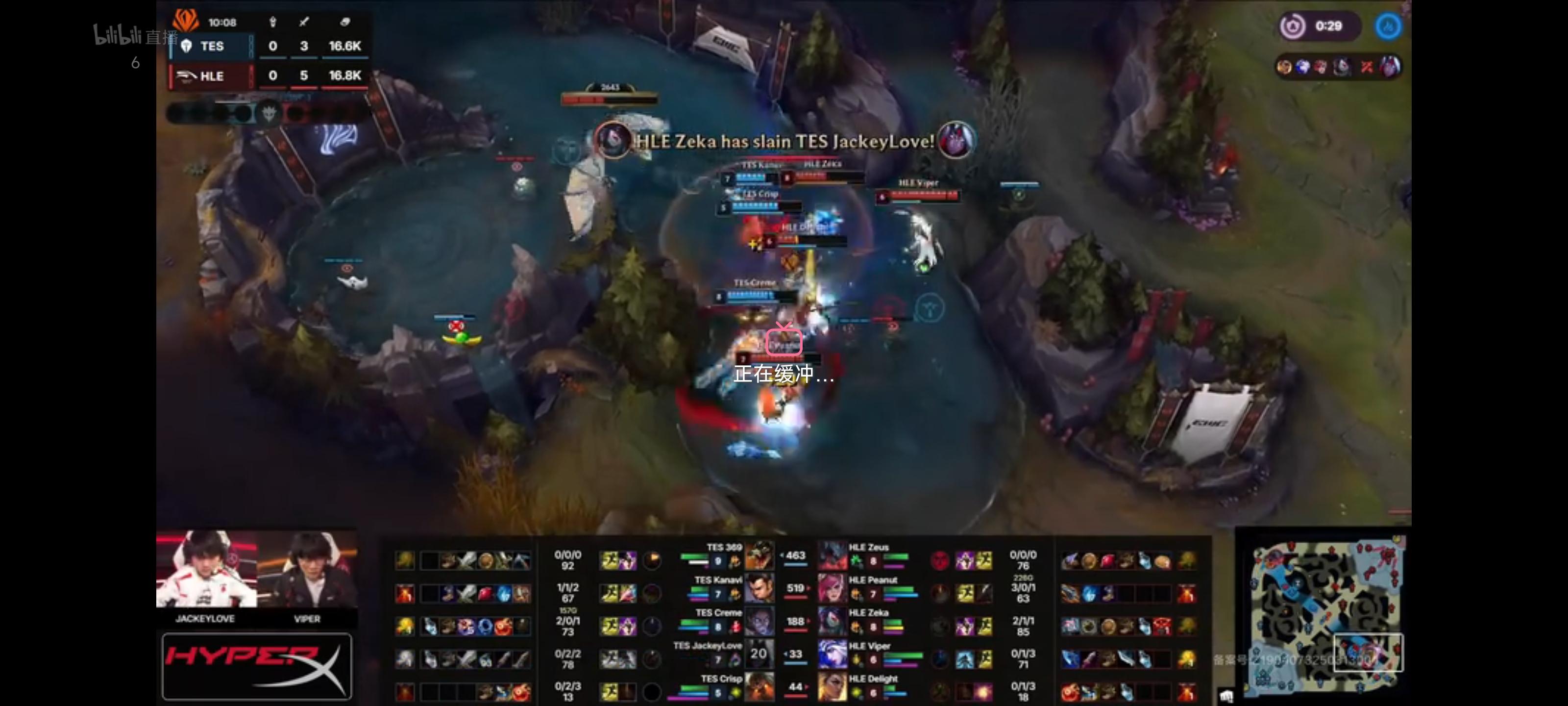Click TES Crisp's champion portrait
The width and height of the screenshot is (1568, 706).
coord(759,686)
